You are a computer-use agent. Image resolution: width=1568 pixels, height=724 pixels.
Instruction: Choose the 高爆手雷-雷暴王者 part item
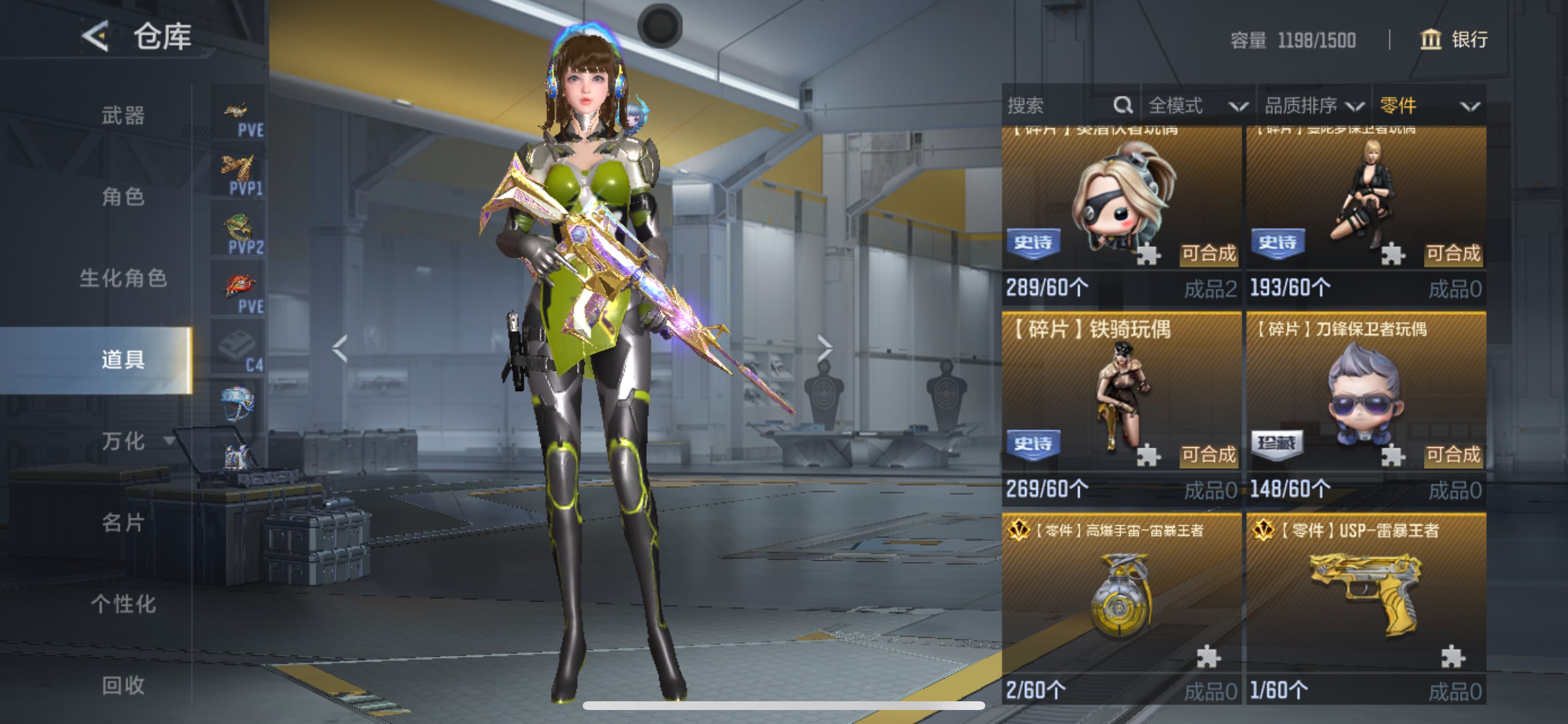click(1121, 602)
